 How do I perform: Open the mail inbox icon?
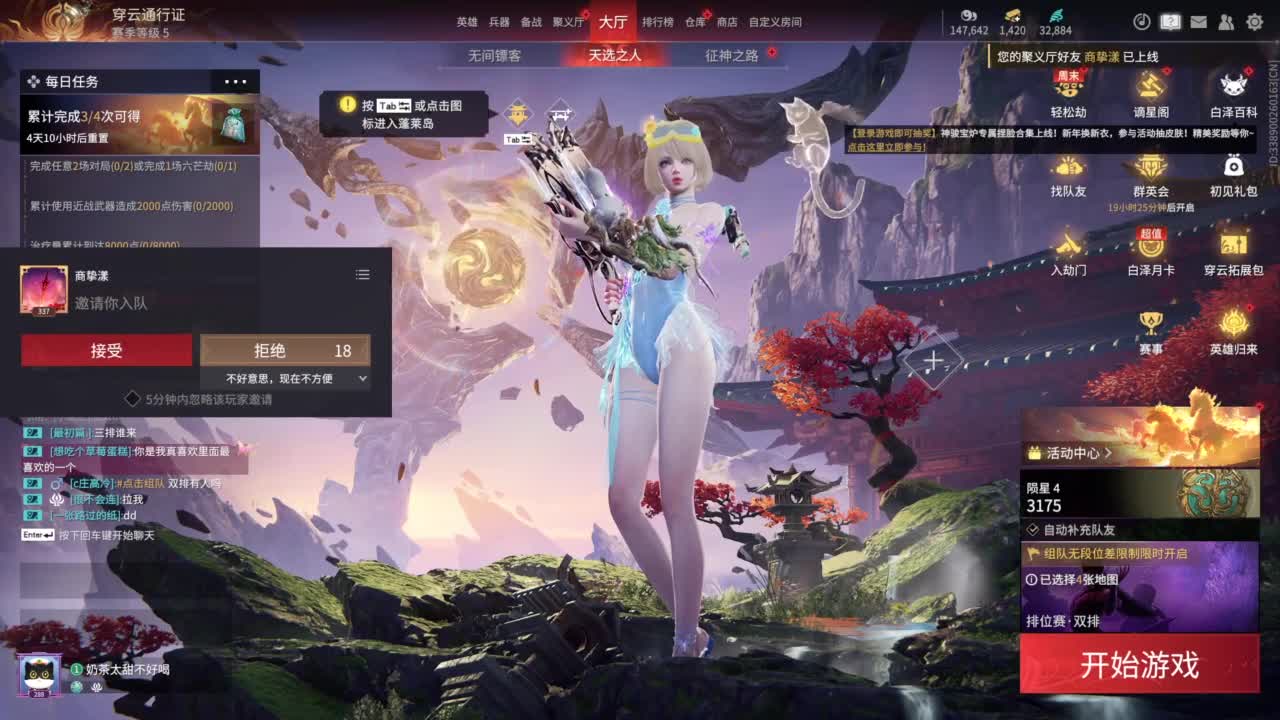pyautogui.click(x=1198, y=20)
